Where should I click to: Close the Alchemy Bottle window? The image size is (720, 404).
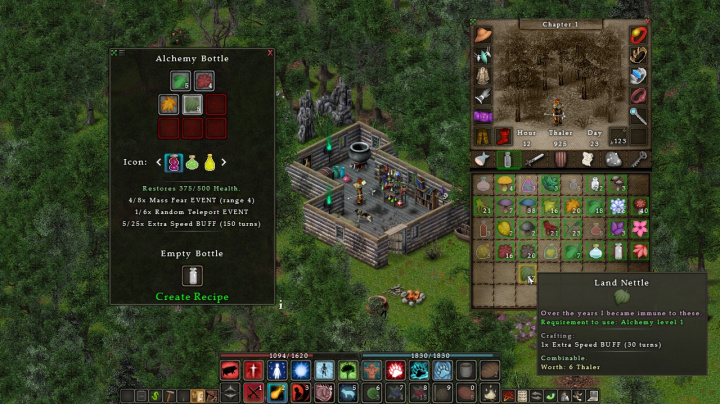coord(270,52)
